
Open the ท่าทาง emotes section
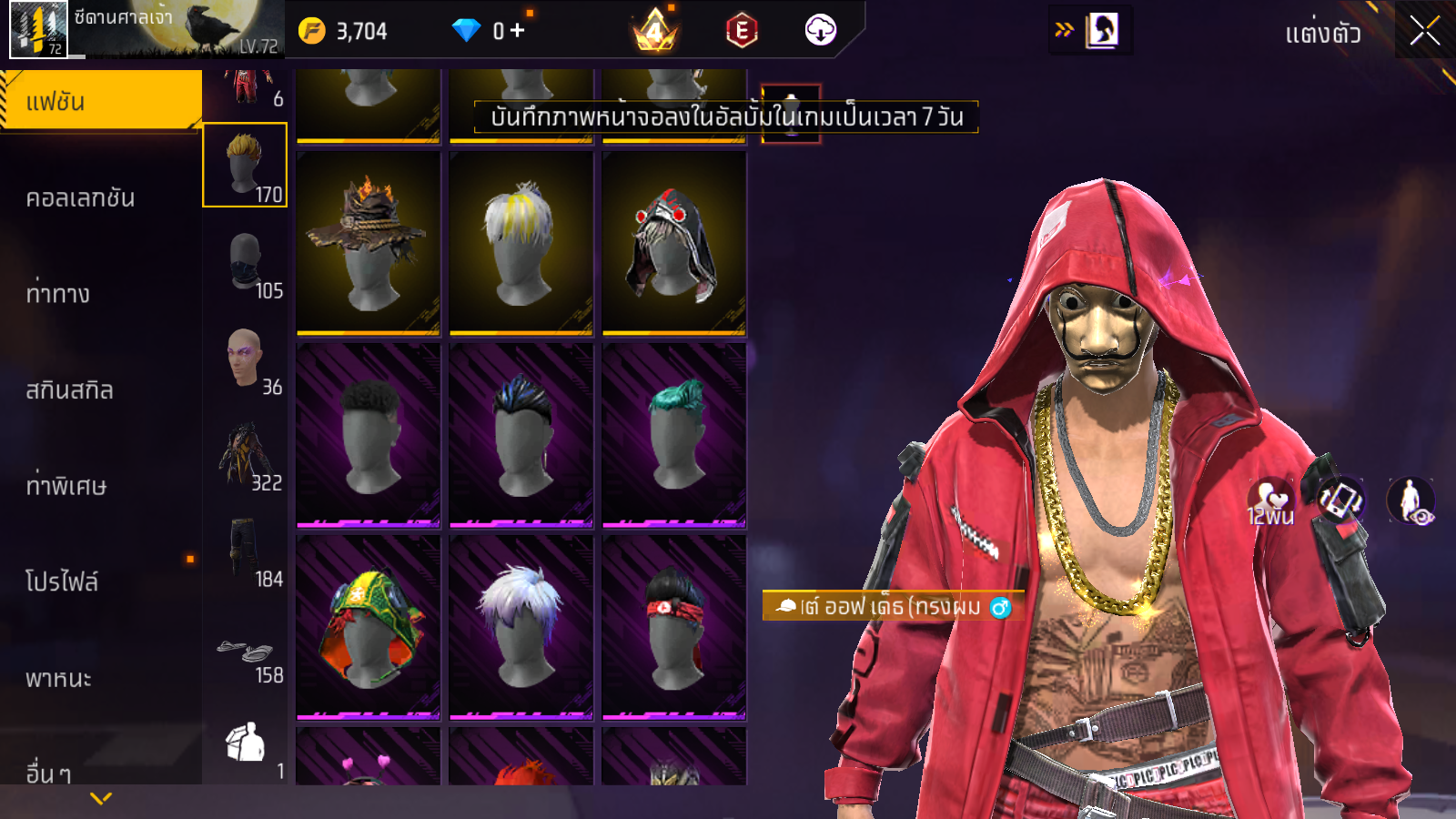(x=58, y=294)
